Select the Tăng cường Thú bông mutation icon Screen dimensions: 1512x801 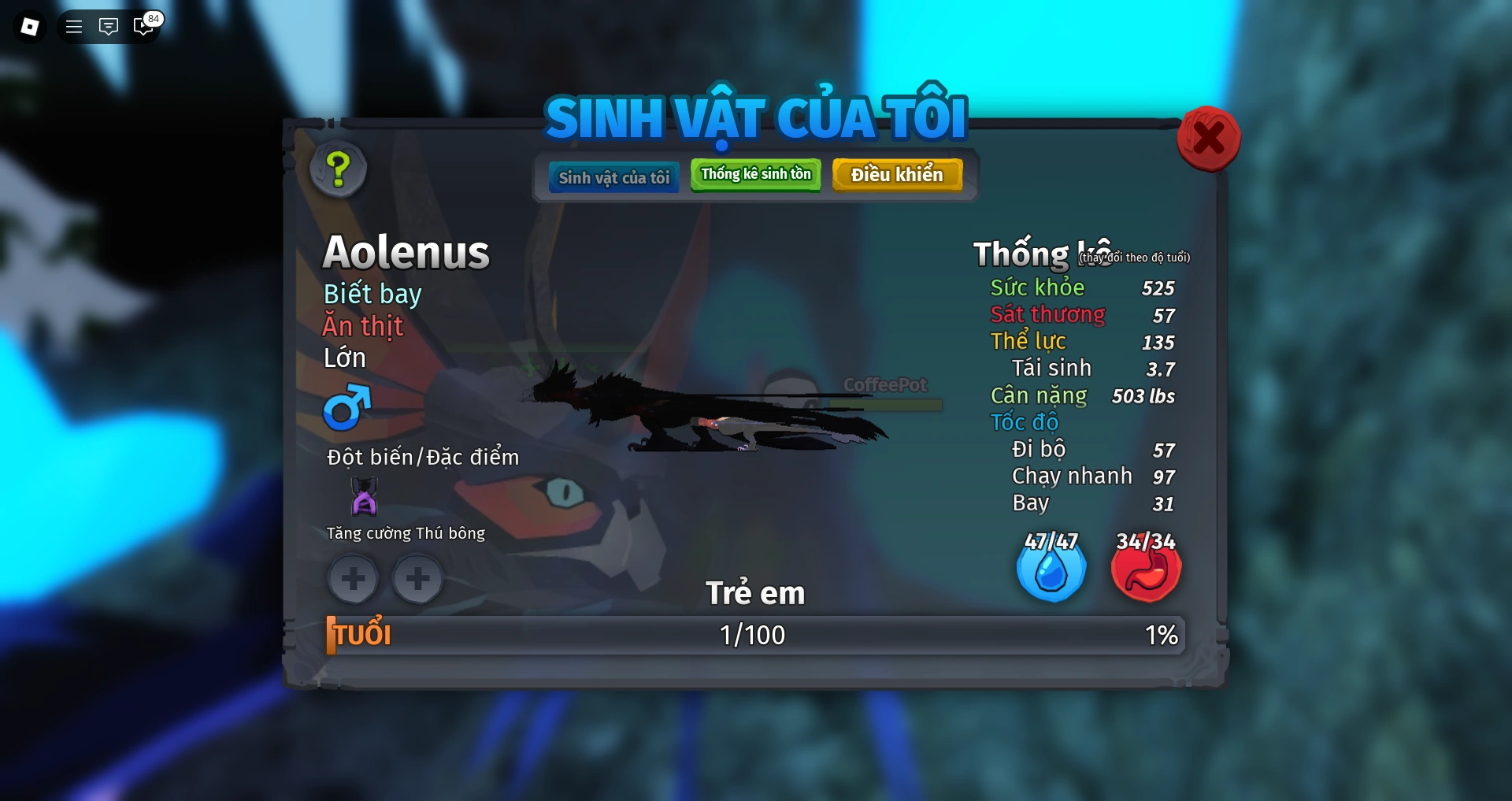click(x=363, y=497)
